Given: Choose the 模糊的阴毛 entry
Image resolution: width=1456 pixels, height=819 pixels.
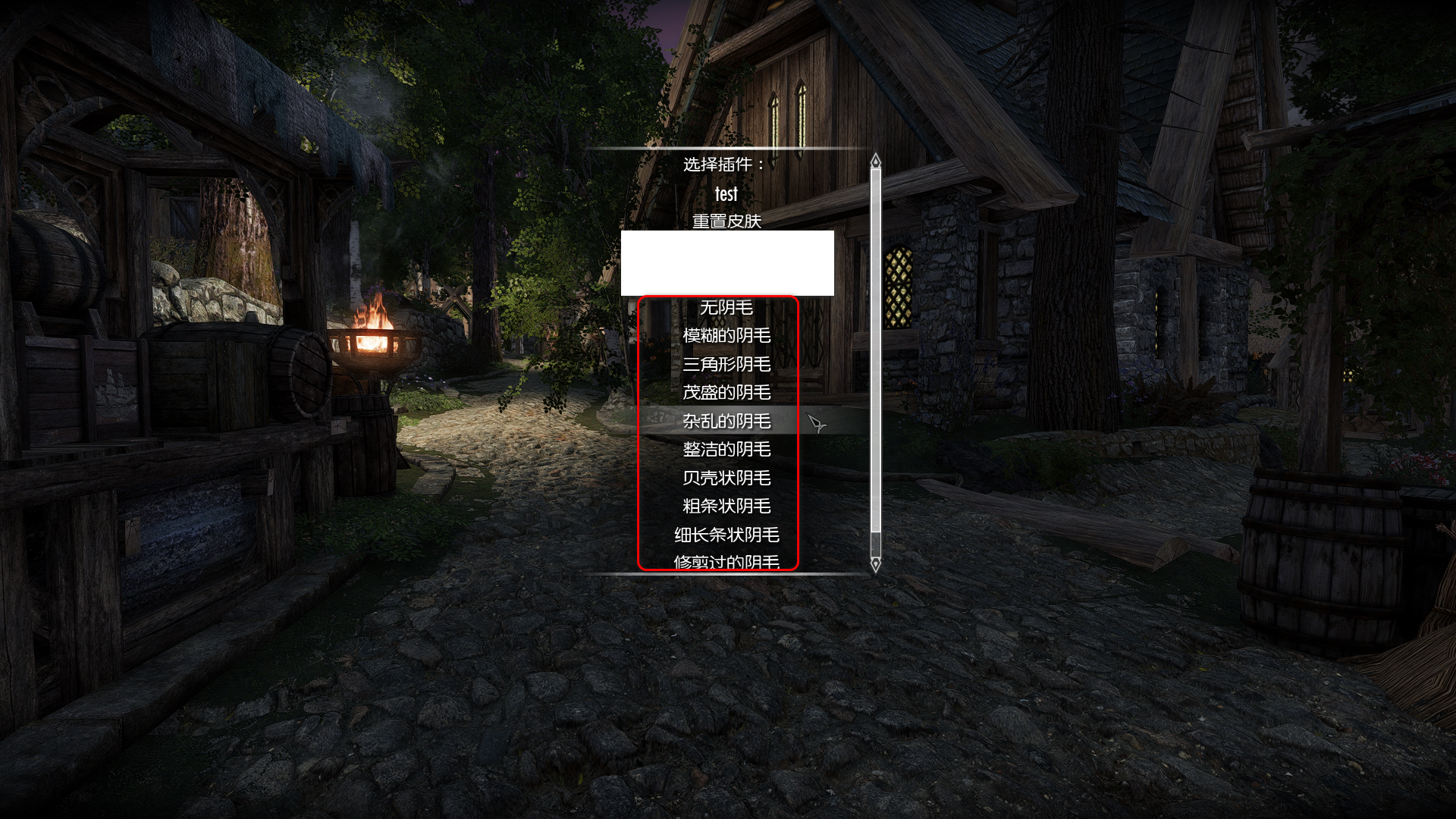Looking at the screenshot, I should (x=726, y=335).
